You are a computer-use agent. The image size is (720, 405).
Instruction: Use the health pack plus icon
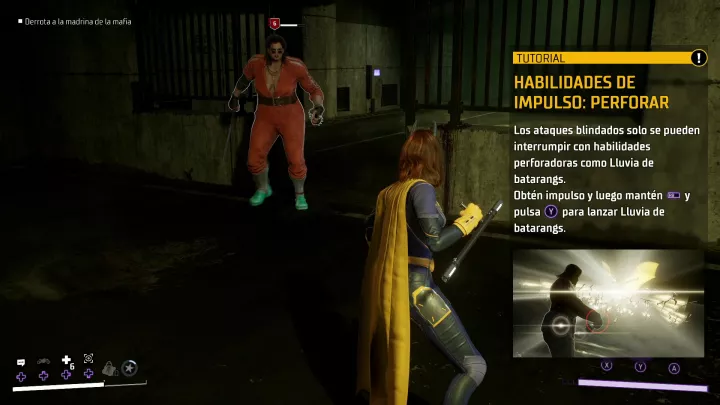coord(66,360)
